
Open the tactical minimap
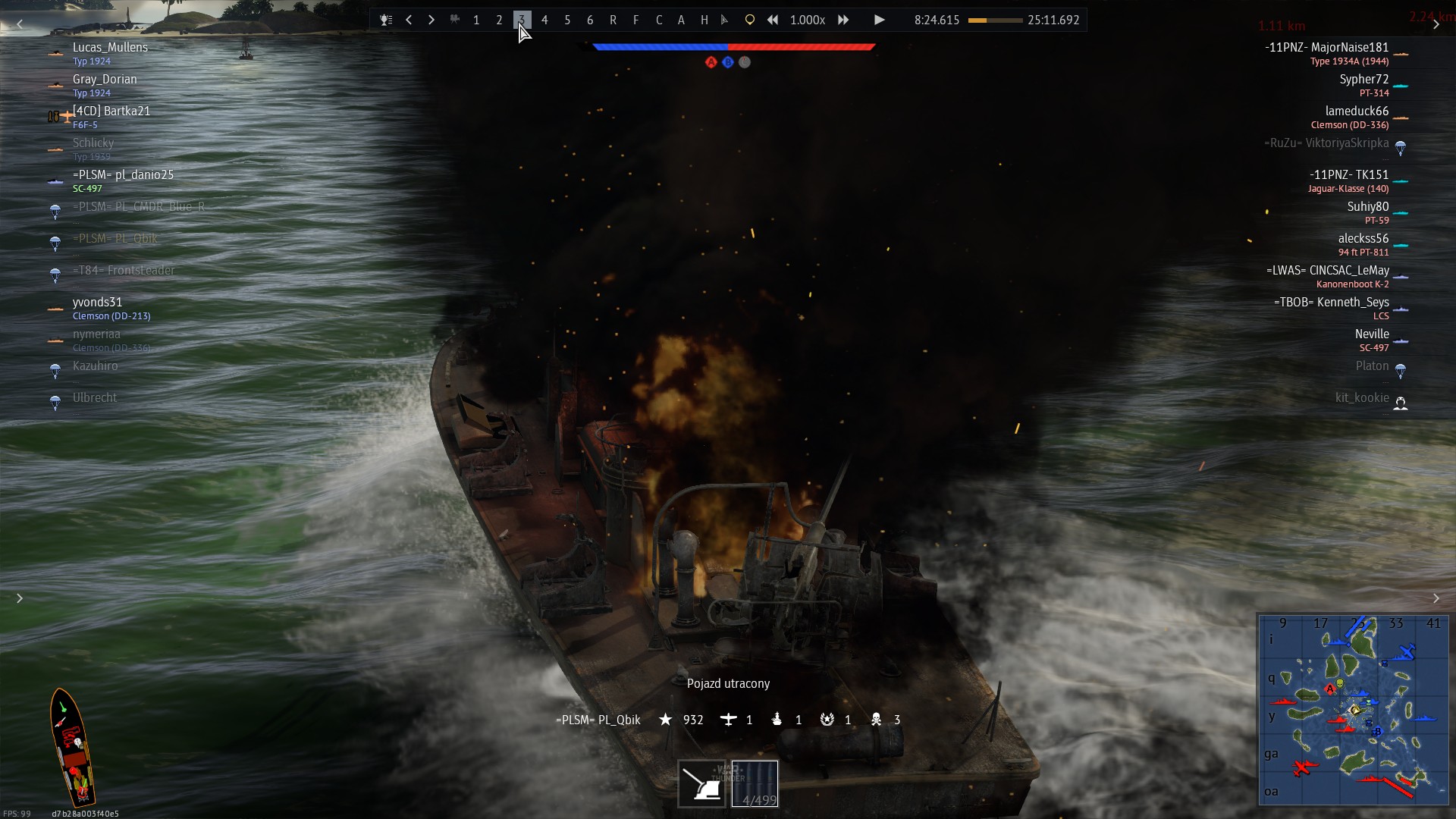pos(1354,710)
